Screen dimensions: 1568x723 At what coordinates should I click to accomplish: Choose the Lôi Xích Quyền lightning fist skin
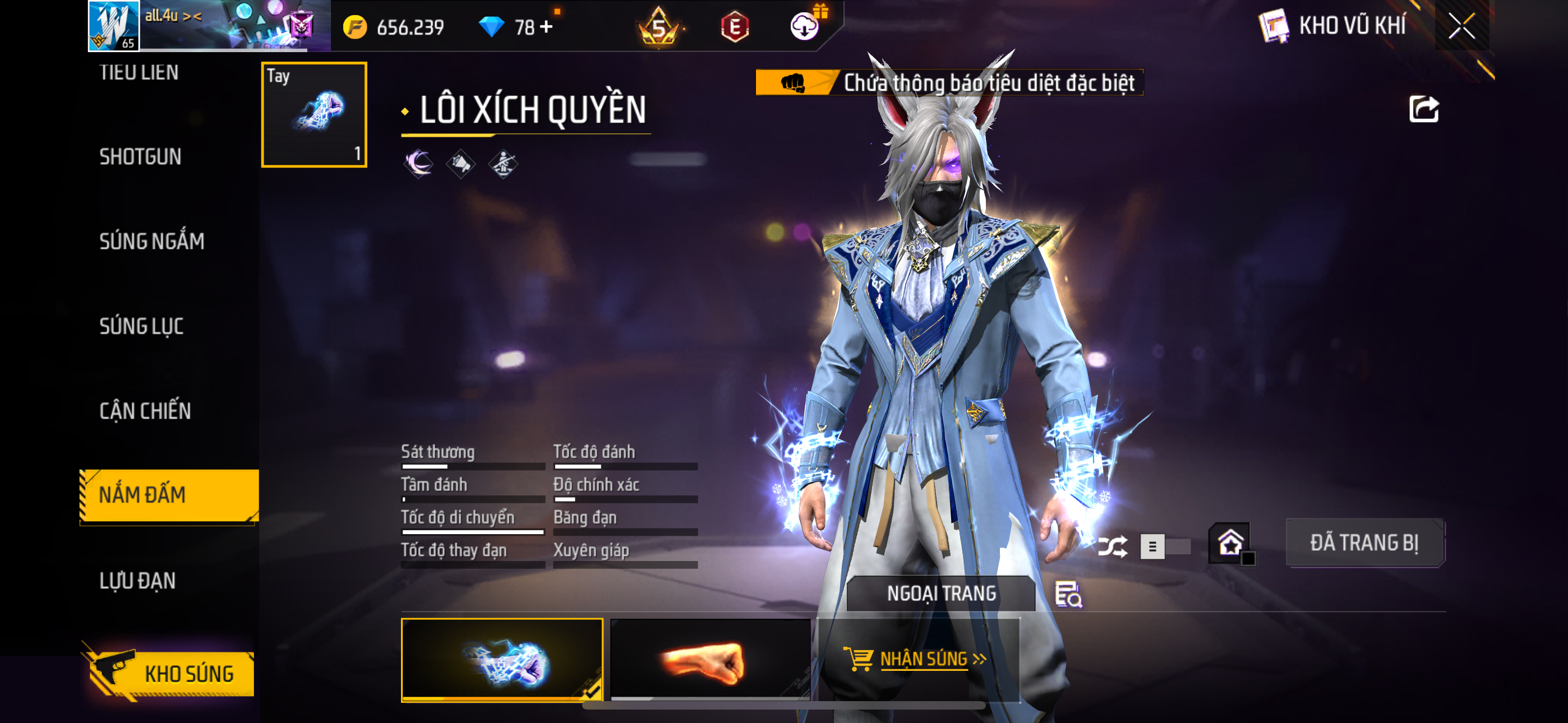(501, 660)
